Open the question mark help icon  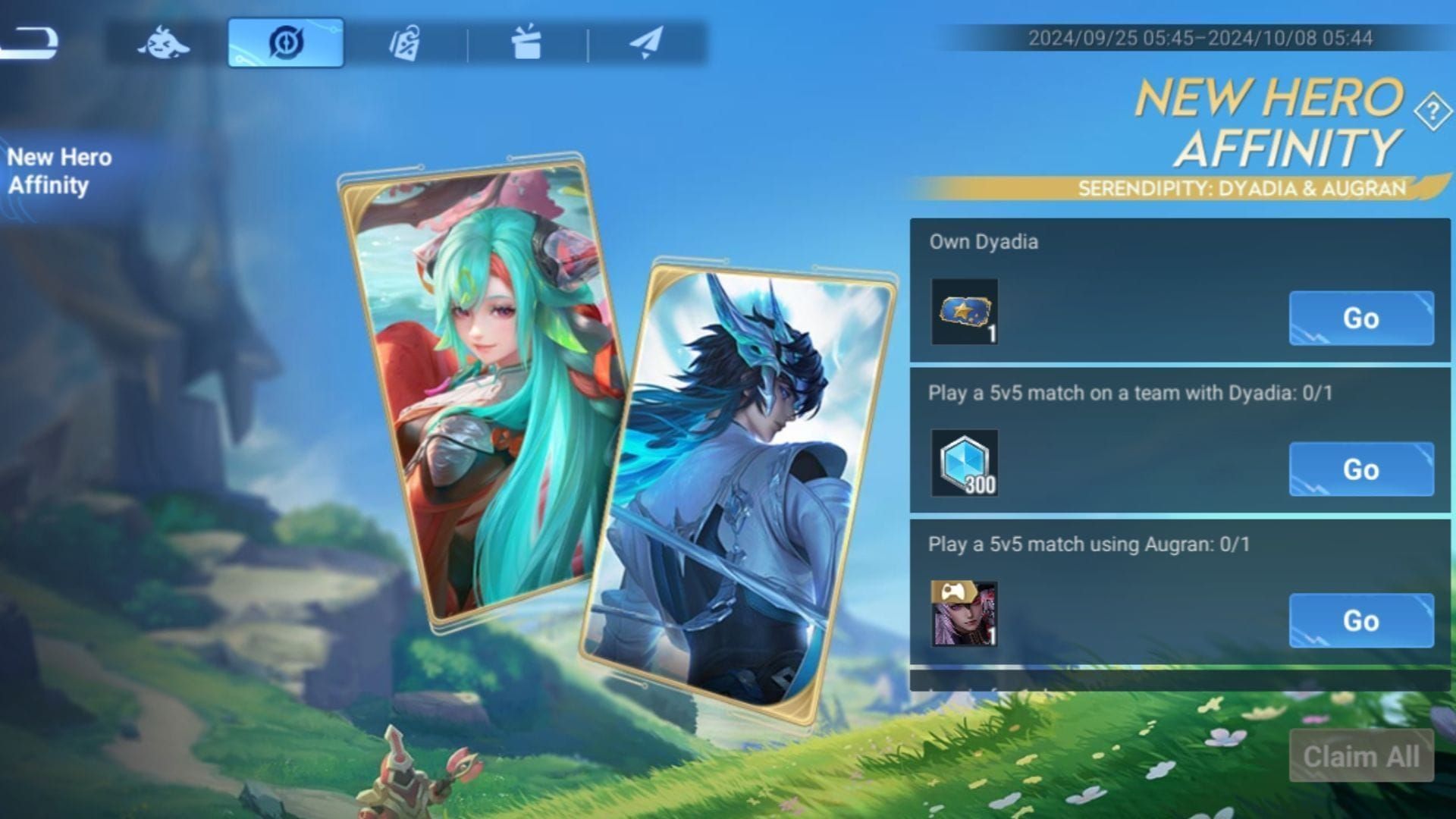1432,112
